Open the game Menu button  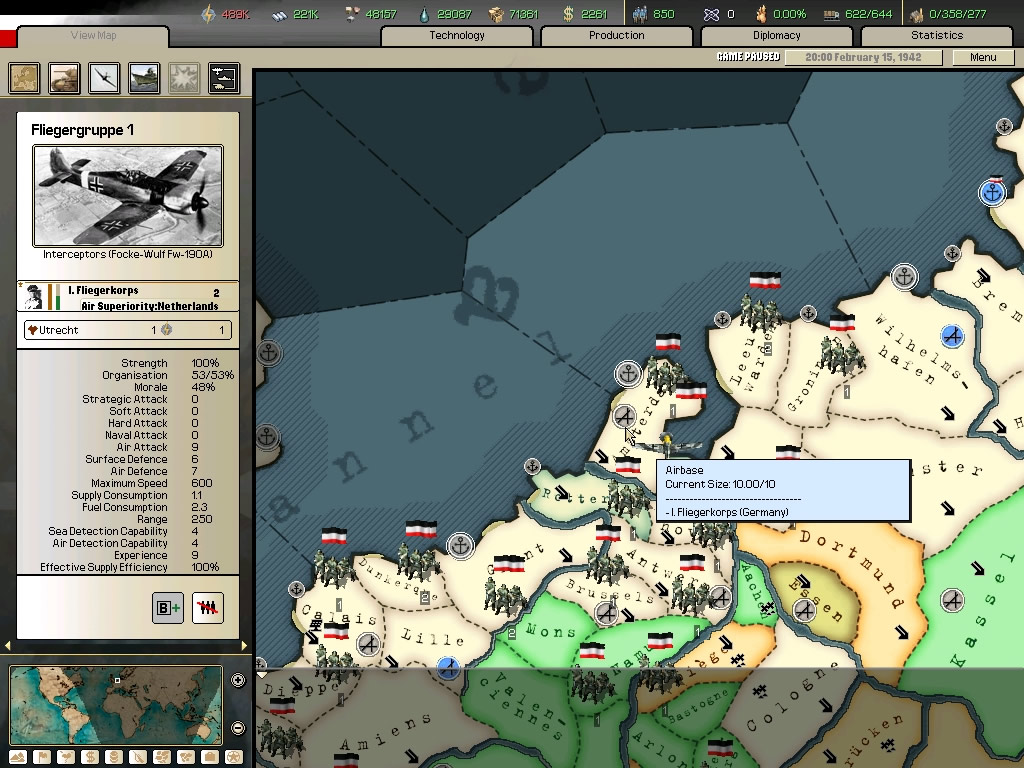click(983, 57)
